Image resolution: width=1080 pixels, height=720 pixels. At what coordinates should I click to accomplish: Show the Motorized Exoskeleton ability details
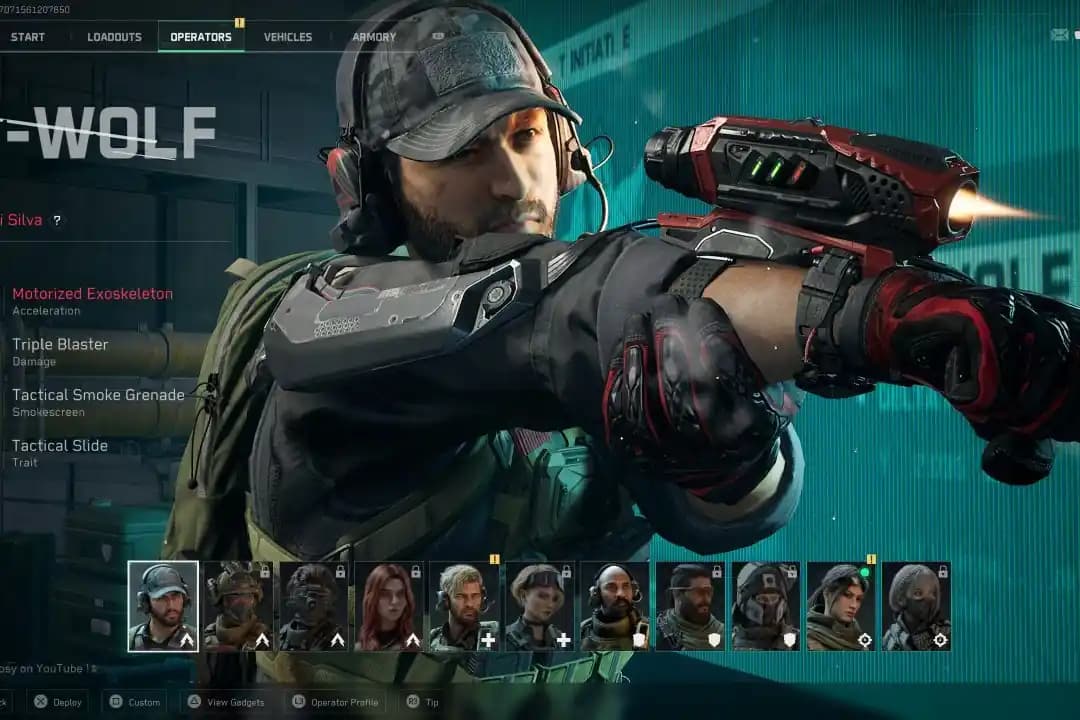[92, 294]
